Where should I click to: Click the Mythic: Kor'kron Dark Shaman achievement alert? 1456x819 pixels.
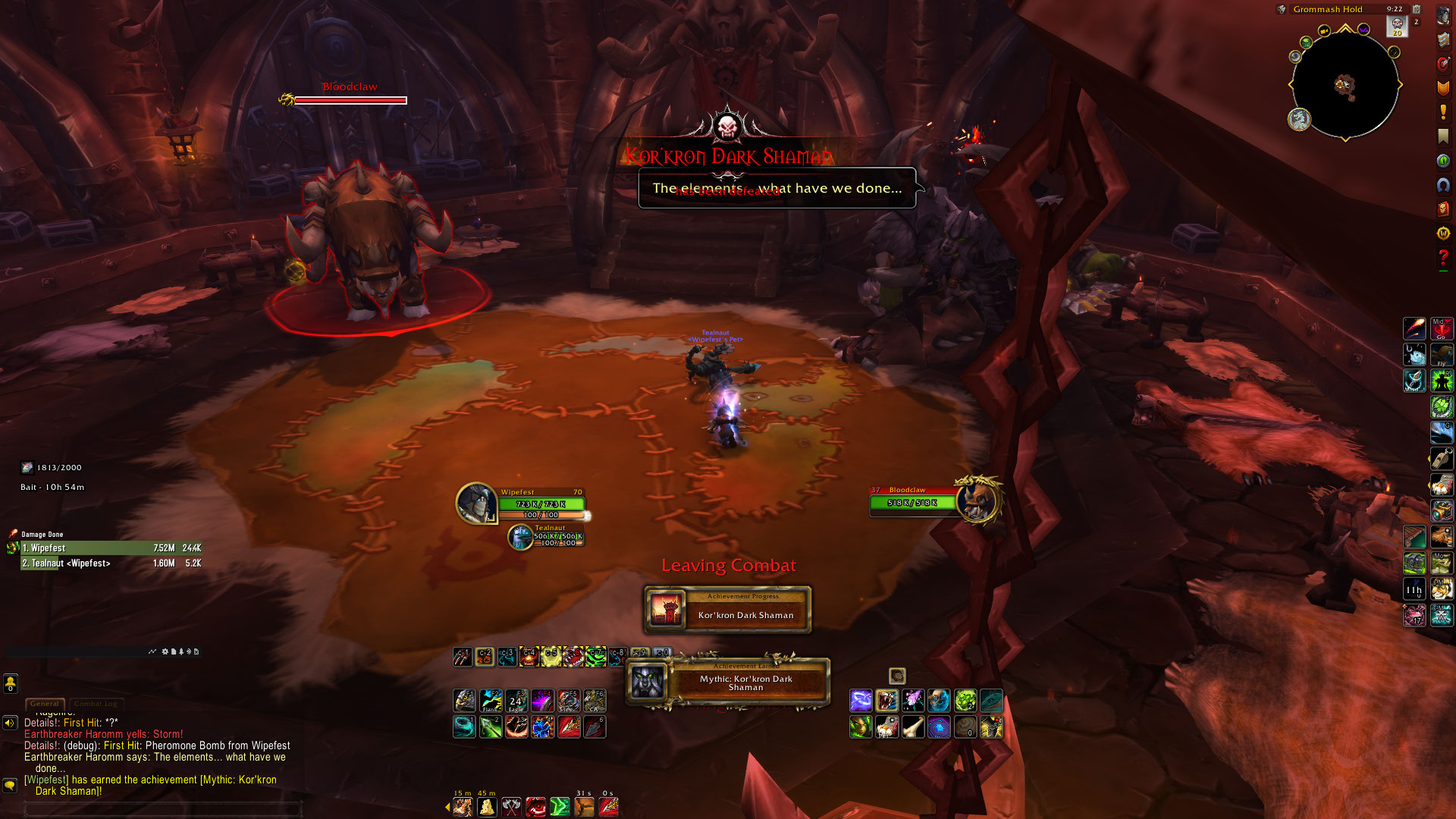(727, 682)
